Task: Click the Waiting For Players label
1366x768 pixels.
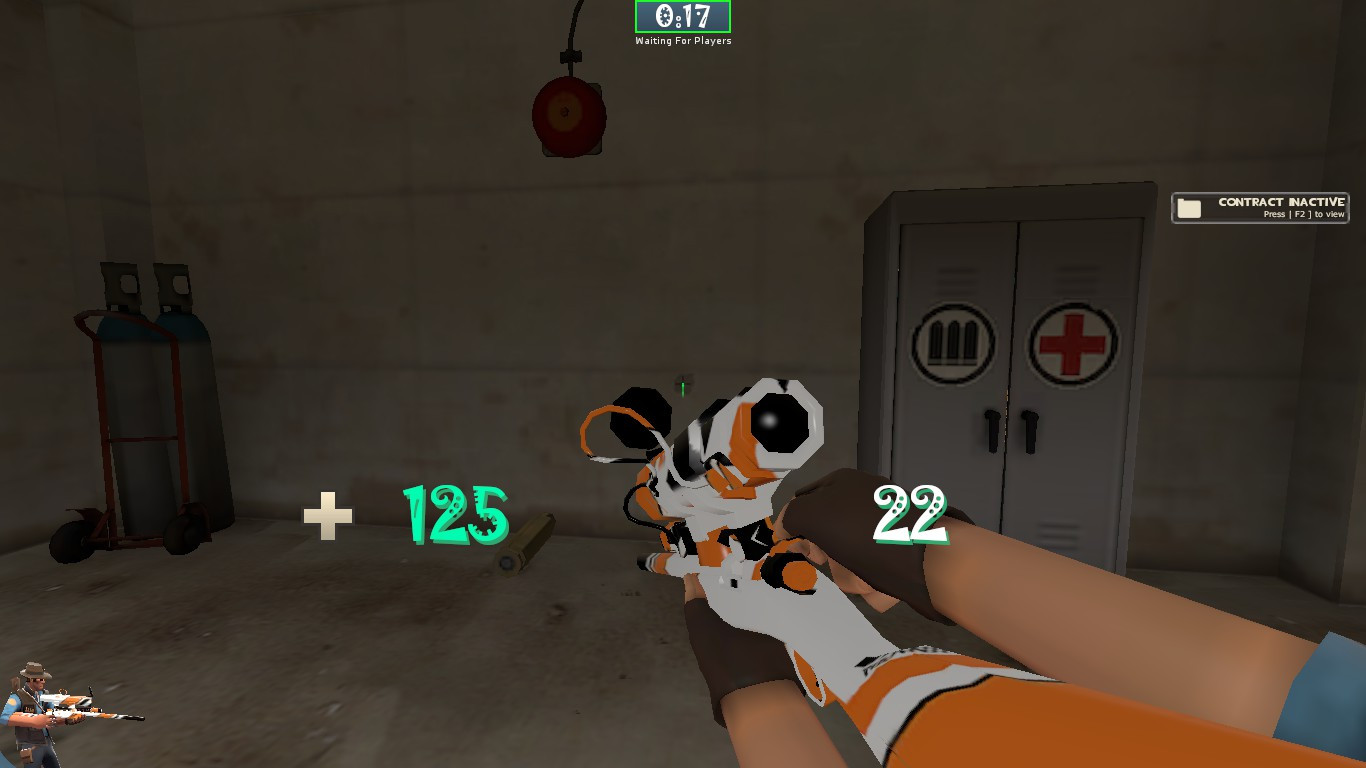Action: pyautogui.click(x=683, y=41)
